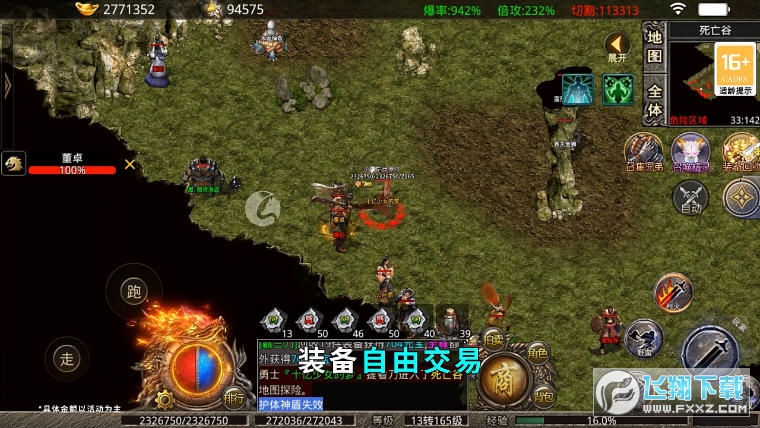This screenshot has height=428, width=760.
Task: Toggle 自动 auto-battle mode
Action: pos(690,197)
